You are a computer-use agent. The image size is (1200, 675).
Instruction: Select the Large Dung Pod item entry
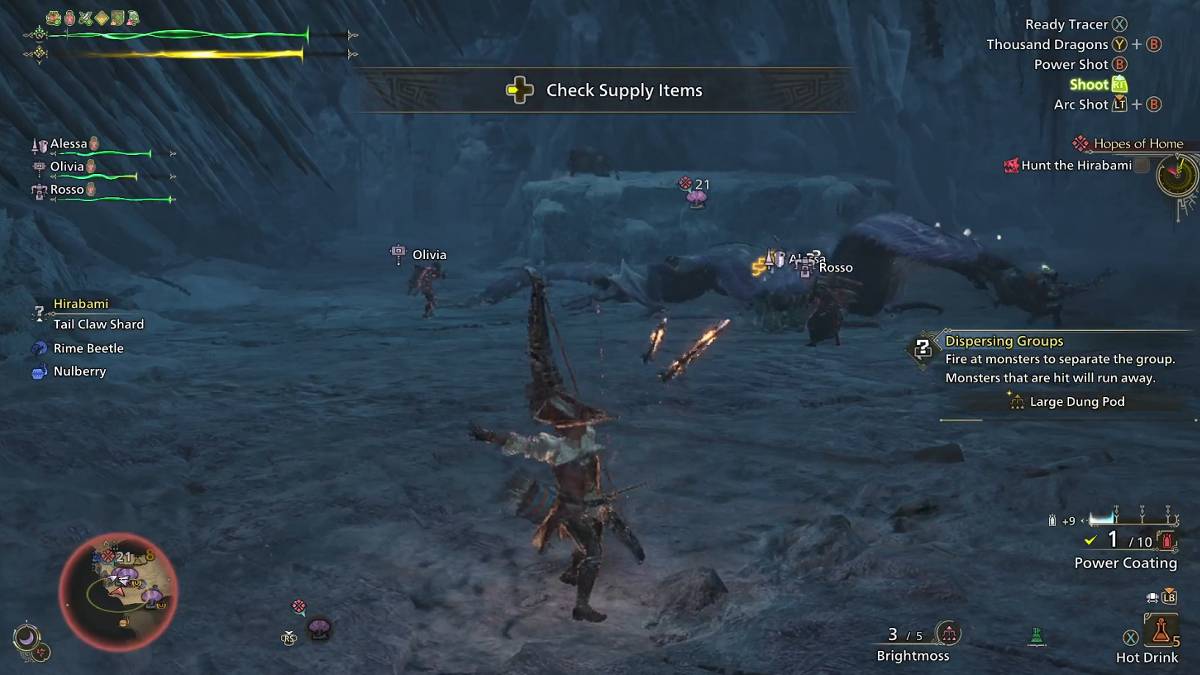point(1077,402)
